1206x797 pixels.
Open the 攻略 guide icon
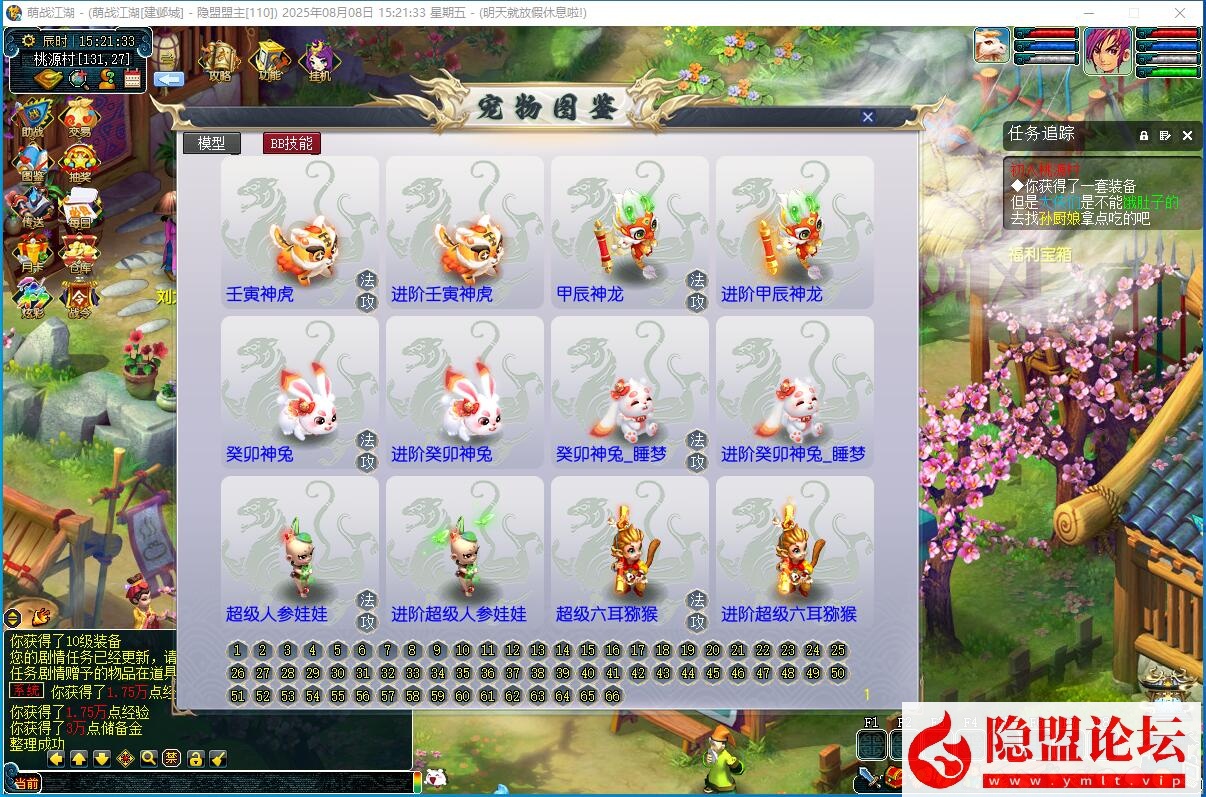[x=219, y=60]
